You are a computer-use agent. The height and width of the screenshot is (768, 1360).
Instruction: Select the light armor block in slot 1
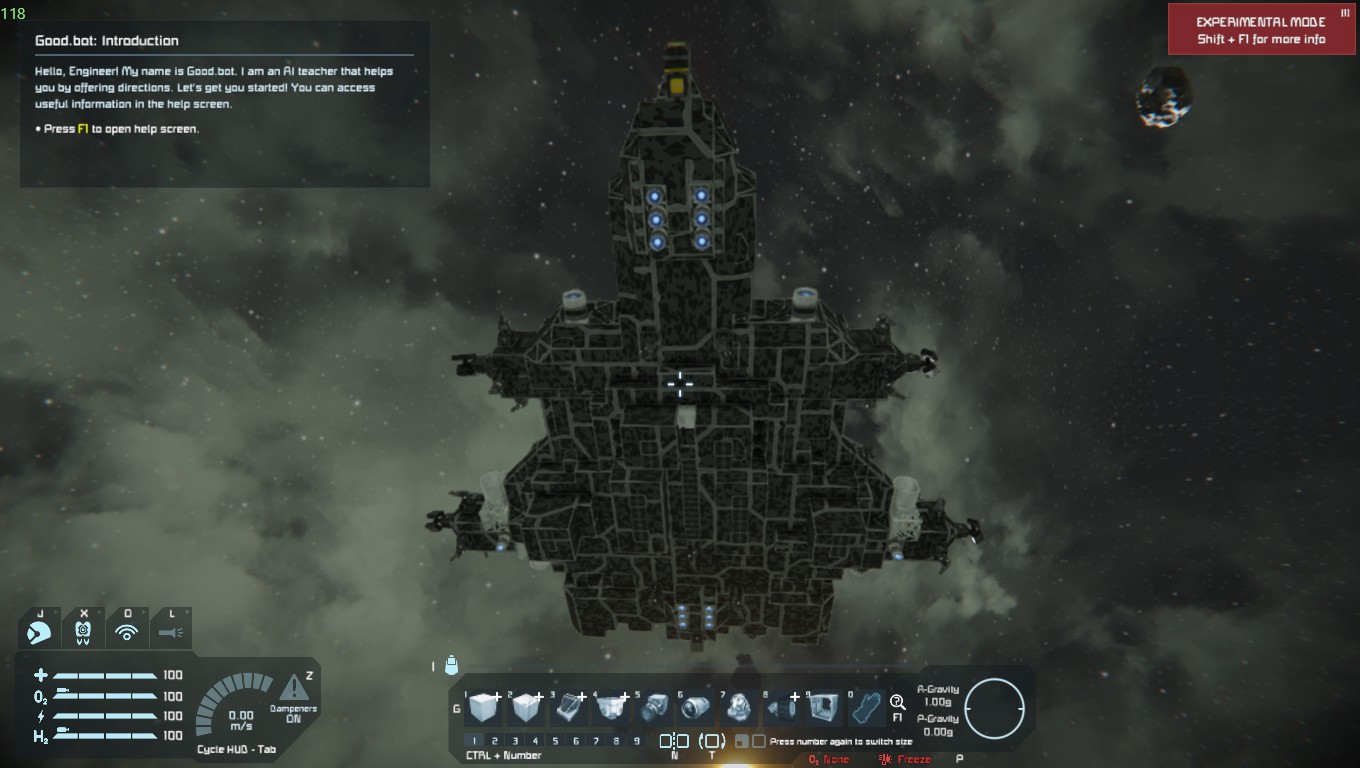[484, 708]
